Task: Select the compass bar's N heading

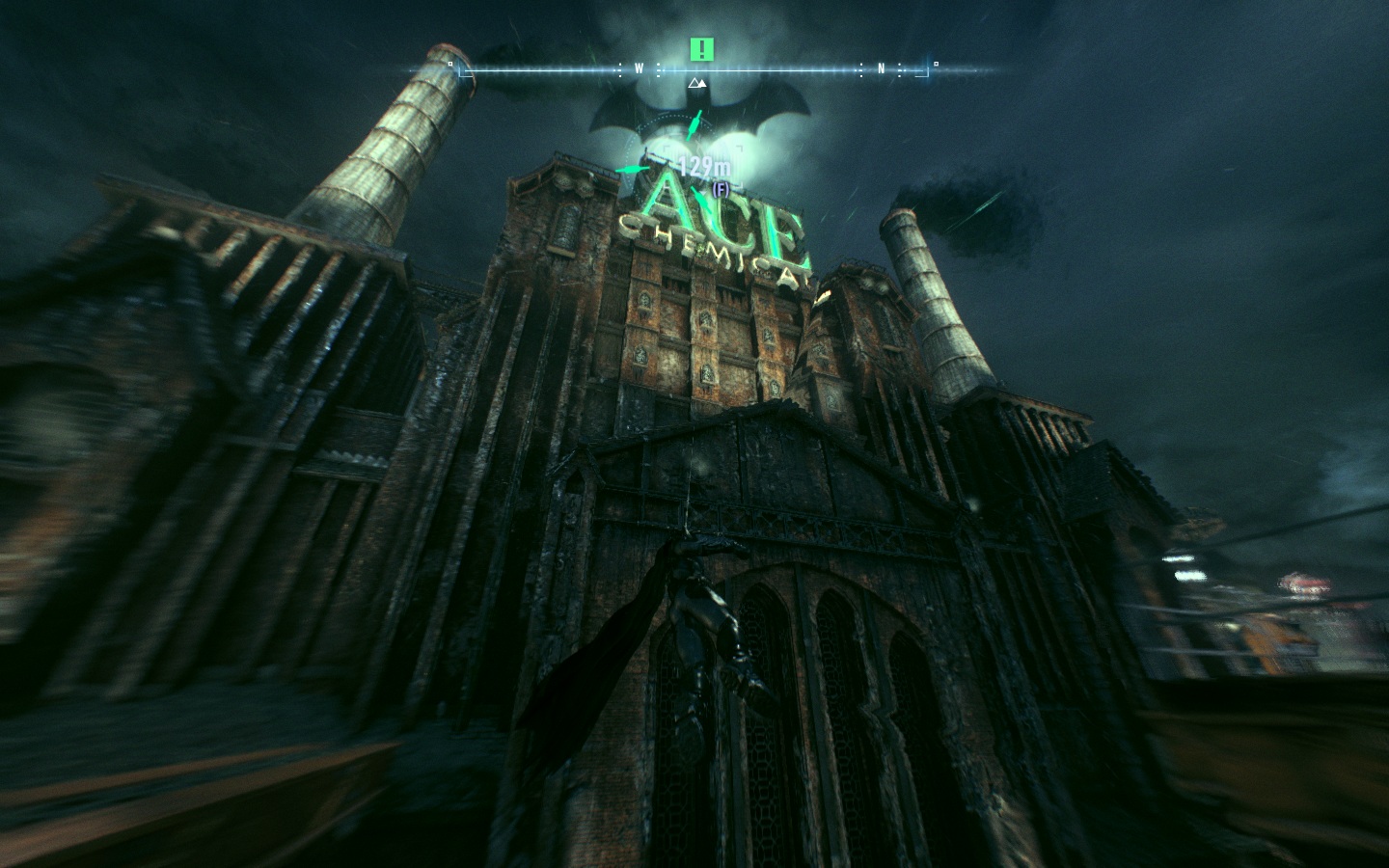Action: pos(881,68)
